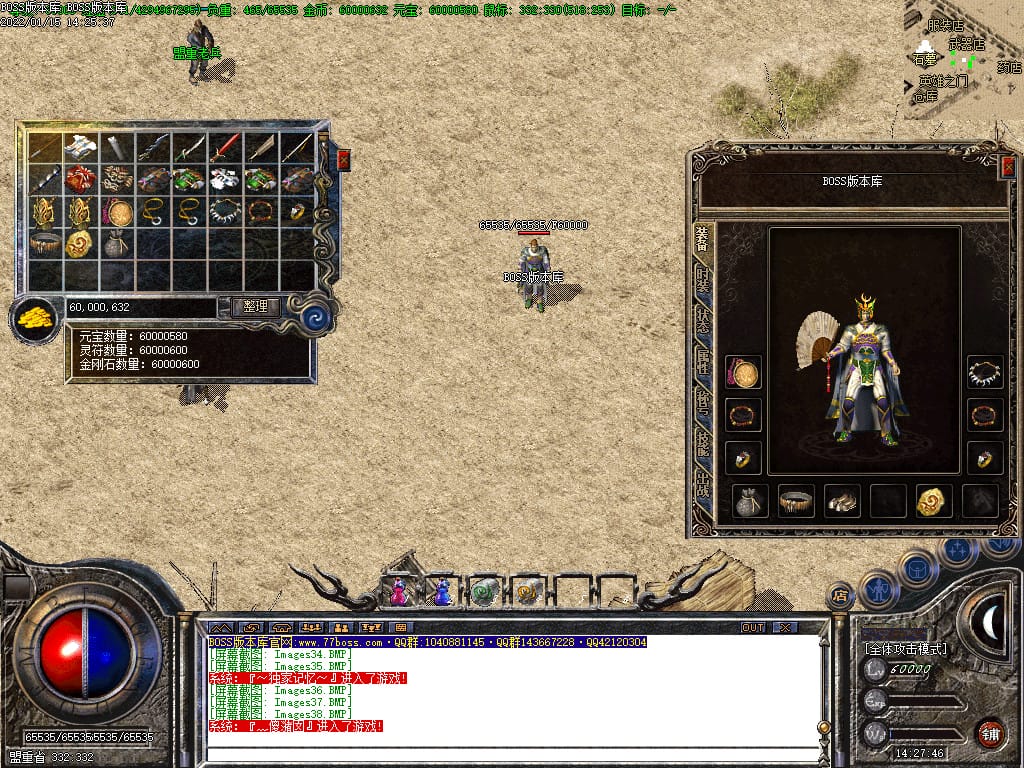This screenshot has height=768, width=1024.
Task: Select the red sword in the bag
Action: tap(223, 148)
